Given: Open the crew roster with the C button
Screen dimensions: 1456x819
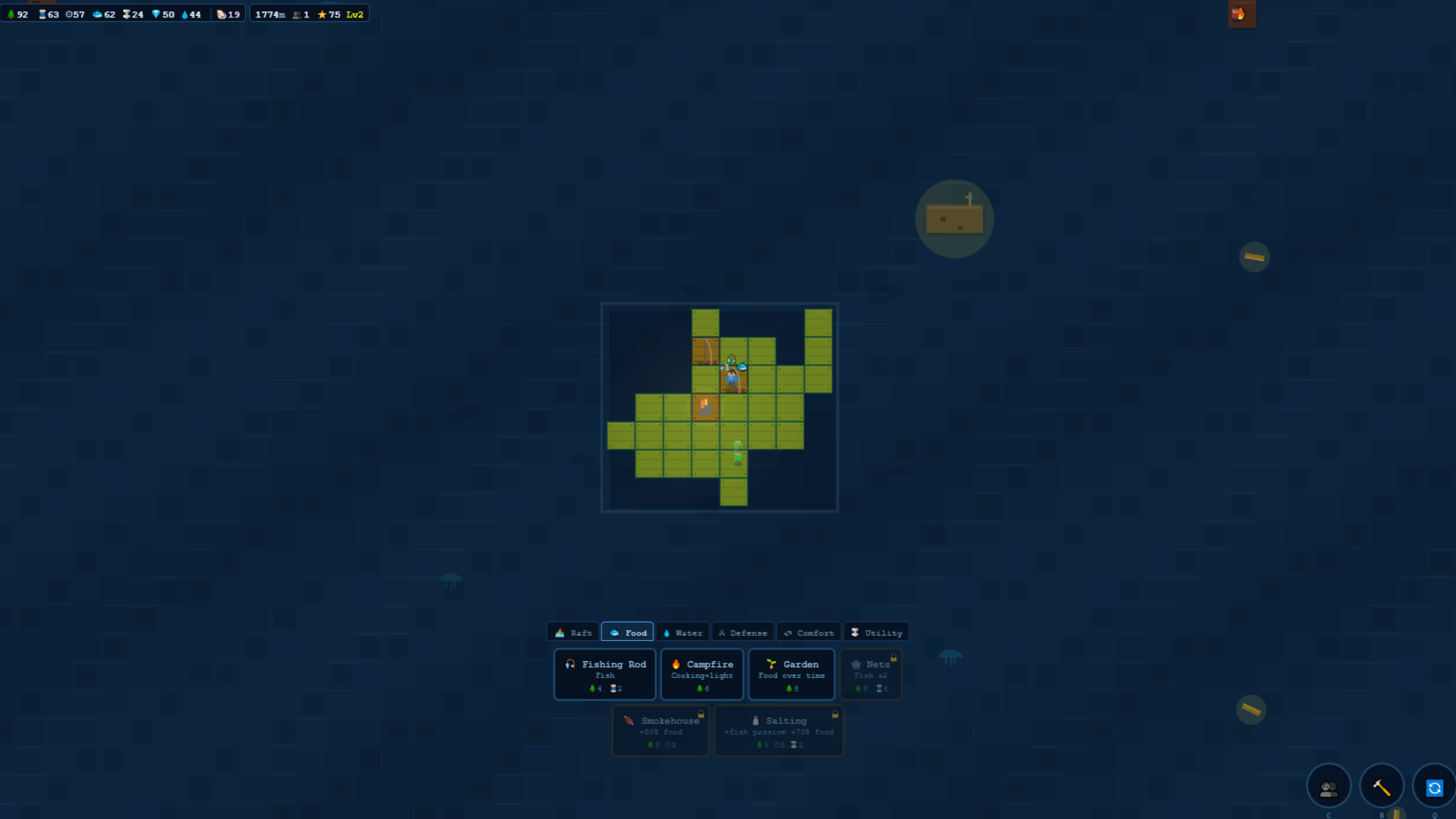Looking at the screenshot, I should (1329, 786).
